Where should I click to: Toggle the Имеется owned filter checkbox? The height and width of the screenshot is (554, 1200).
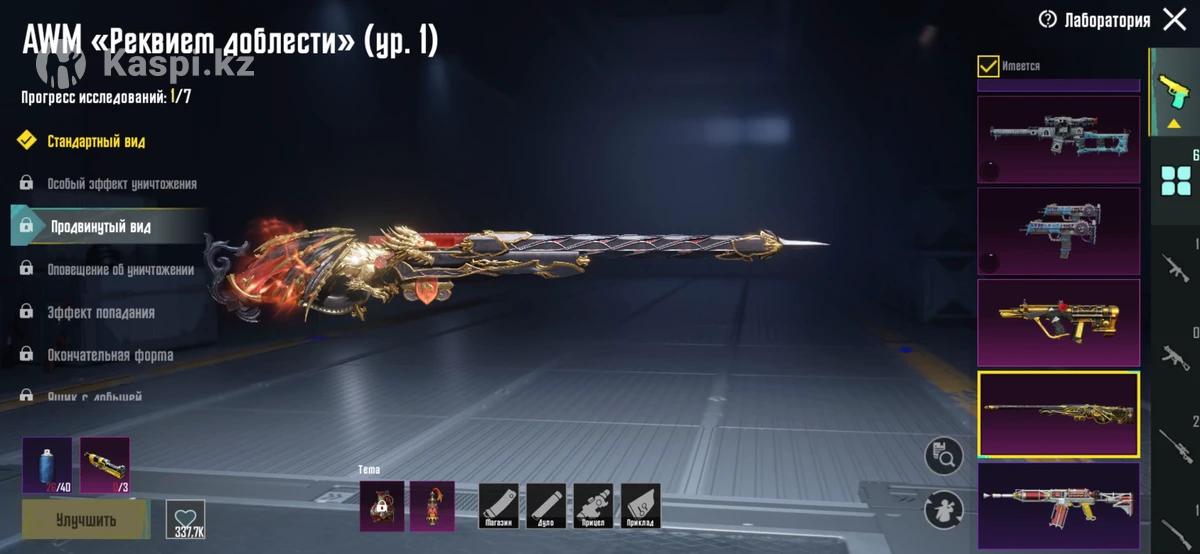988,66
